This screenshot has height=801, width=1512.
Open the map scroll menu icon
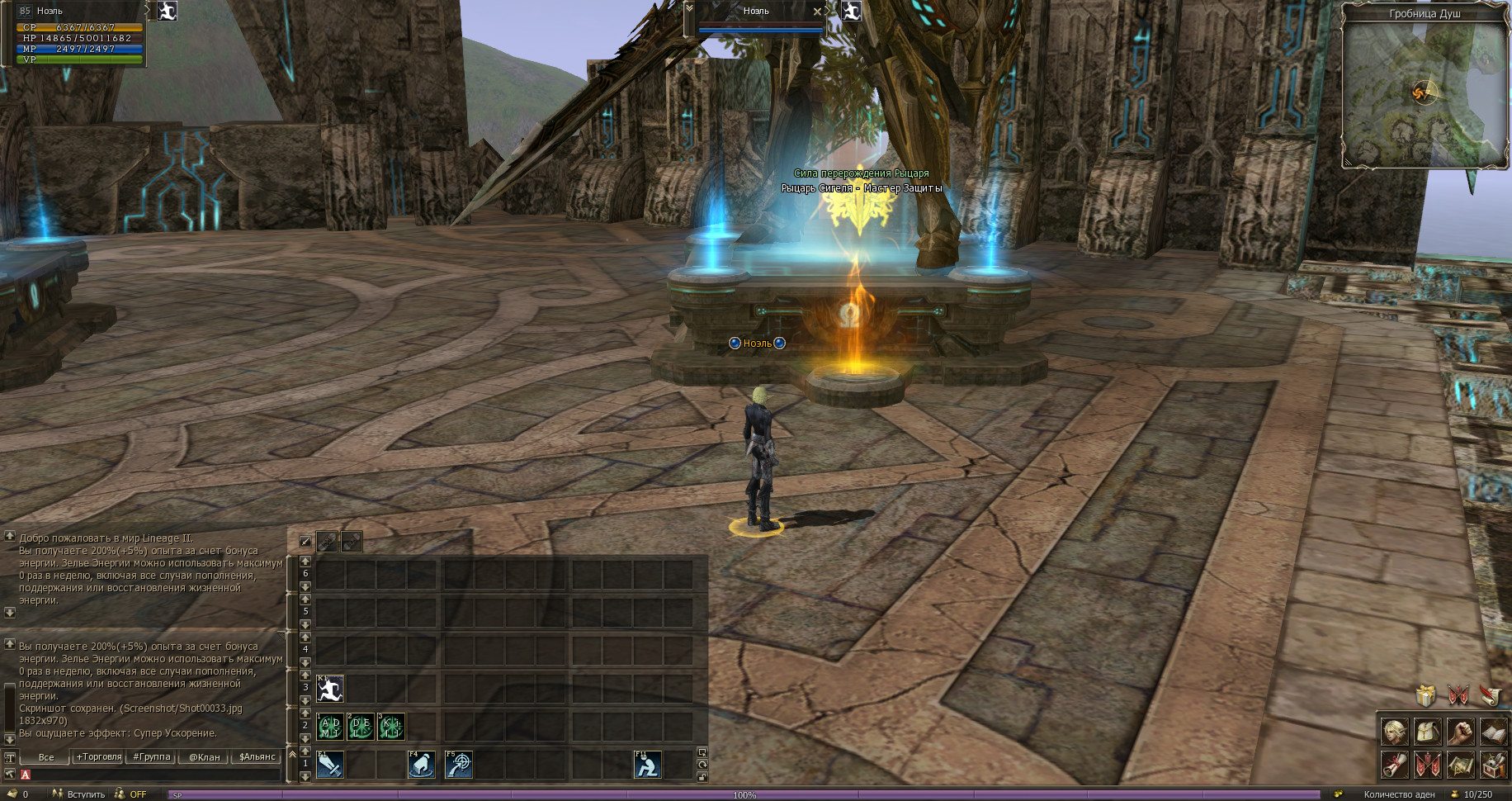pyautogui.click(x=1460, y=765)
